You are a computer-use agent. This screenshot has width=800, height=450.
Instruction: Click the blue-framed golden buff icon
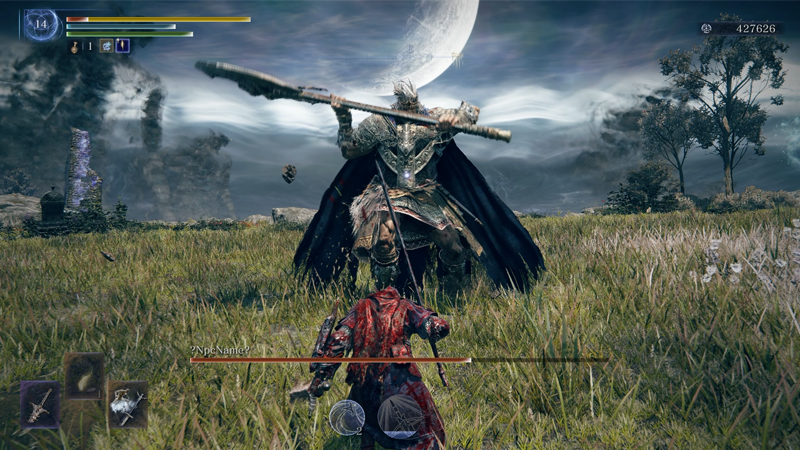tap(122, 45)
